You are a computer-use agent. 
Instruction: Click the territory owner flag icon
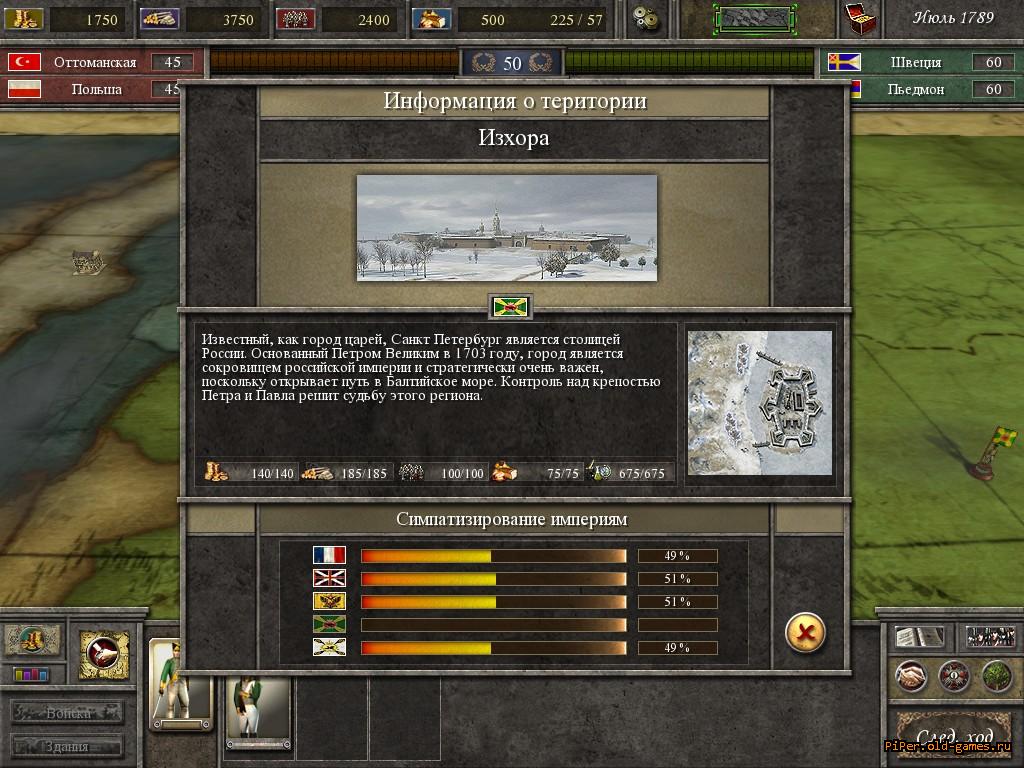pyautogui.click(x=510, y=306)
